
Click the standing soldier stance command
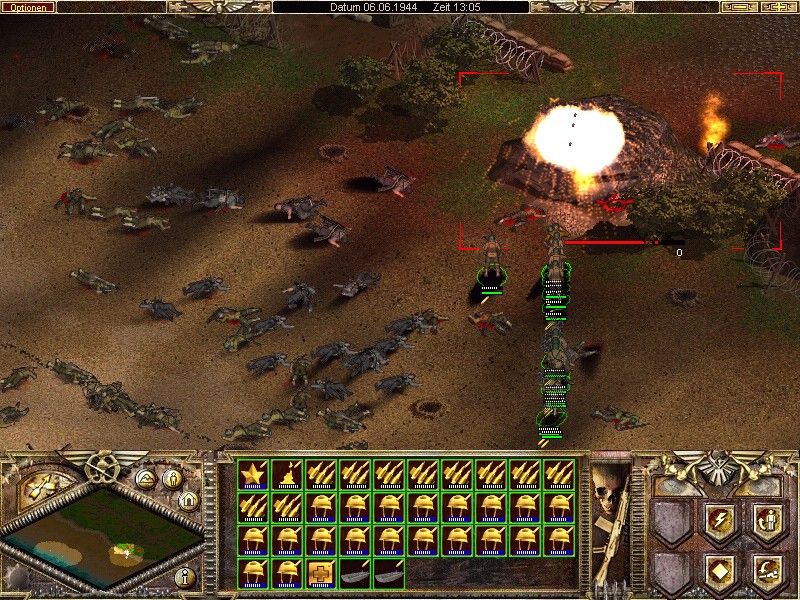point(766,521)
